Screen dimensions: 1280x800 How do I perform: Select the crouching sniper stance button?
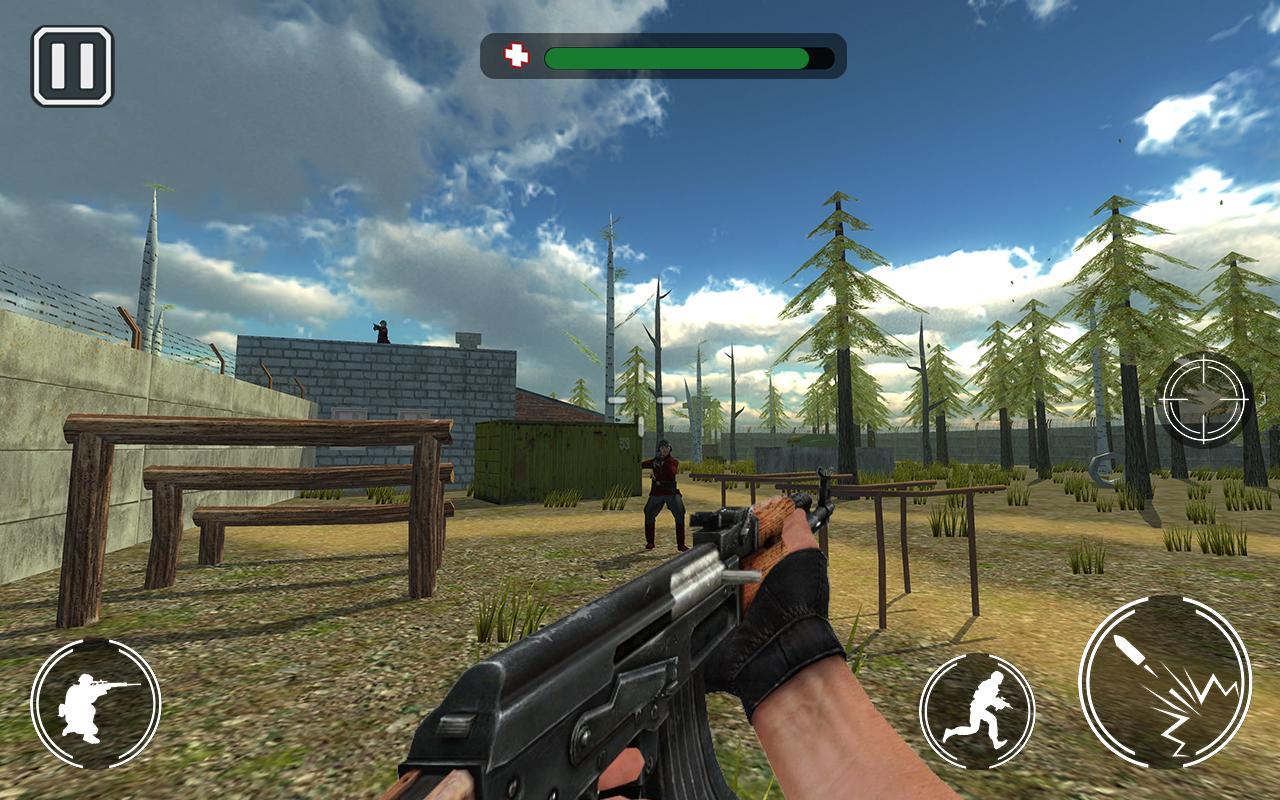[95, 704]
